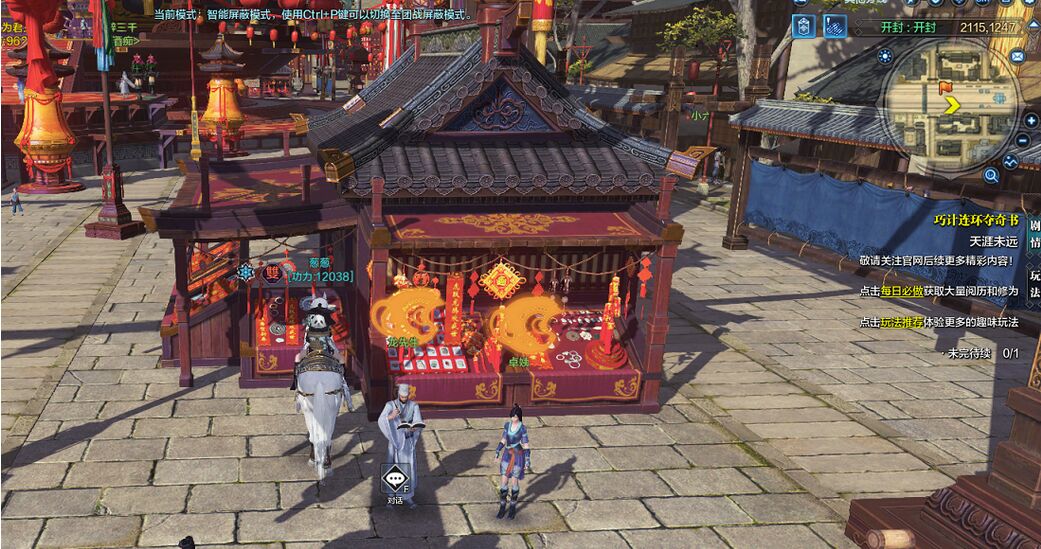Open the 玩法推荐 gameplay recommendation link
Viewport: 1041px width, 549px height.
pos(901,322)
